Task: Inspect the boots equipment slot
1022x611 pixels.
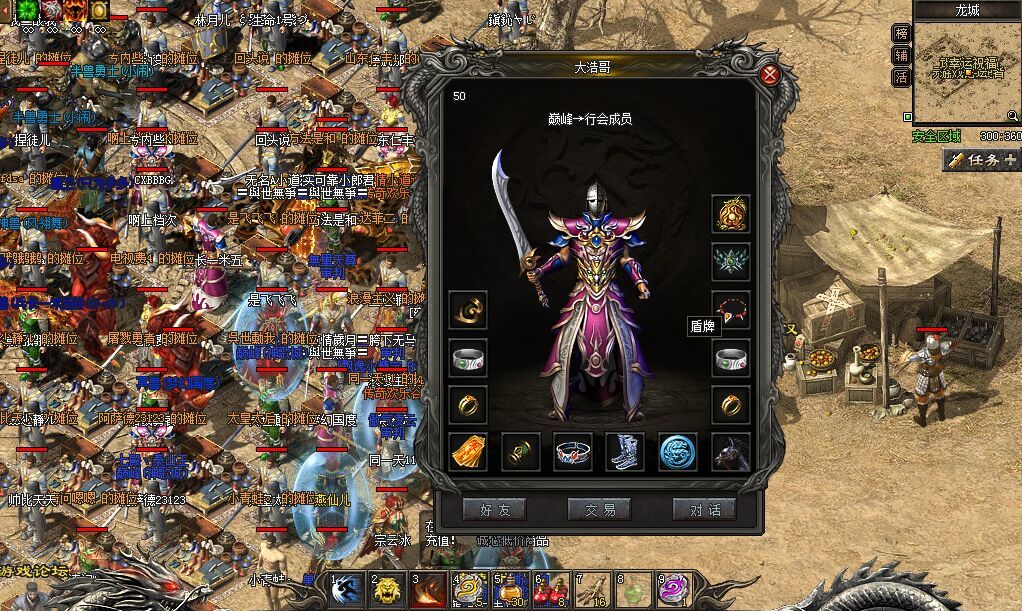Action: click(x=626, y=452)
